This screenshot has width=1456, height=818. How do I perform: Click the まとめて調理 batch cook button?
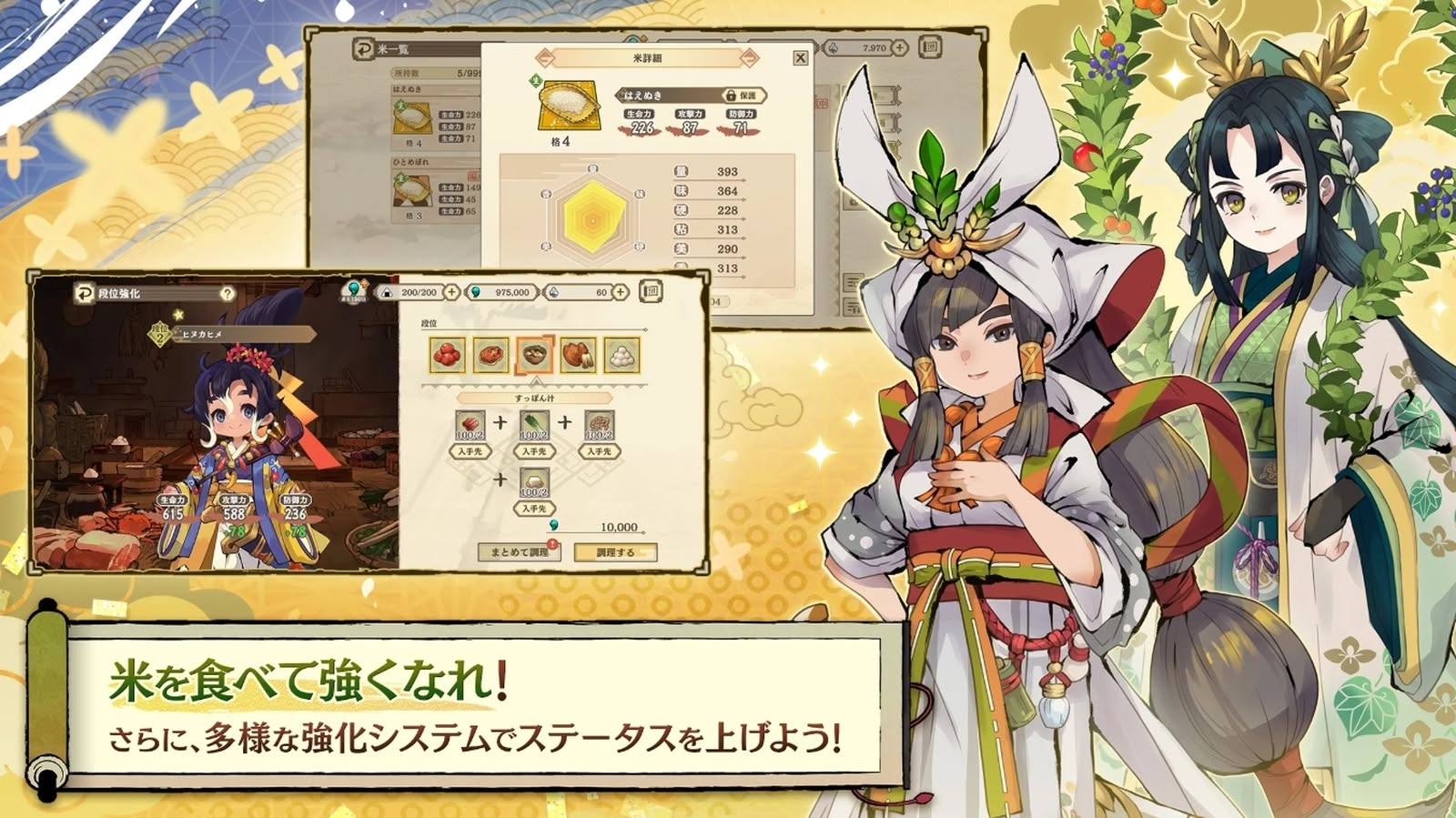[x=519, y=552]
